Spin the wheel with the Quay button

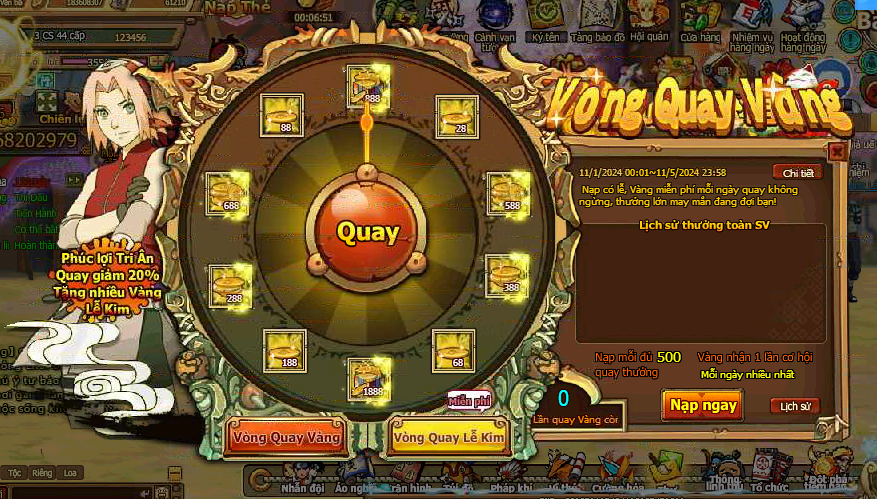367,233
